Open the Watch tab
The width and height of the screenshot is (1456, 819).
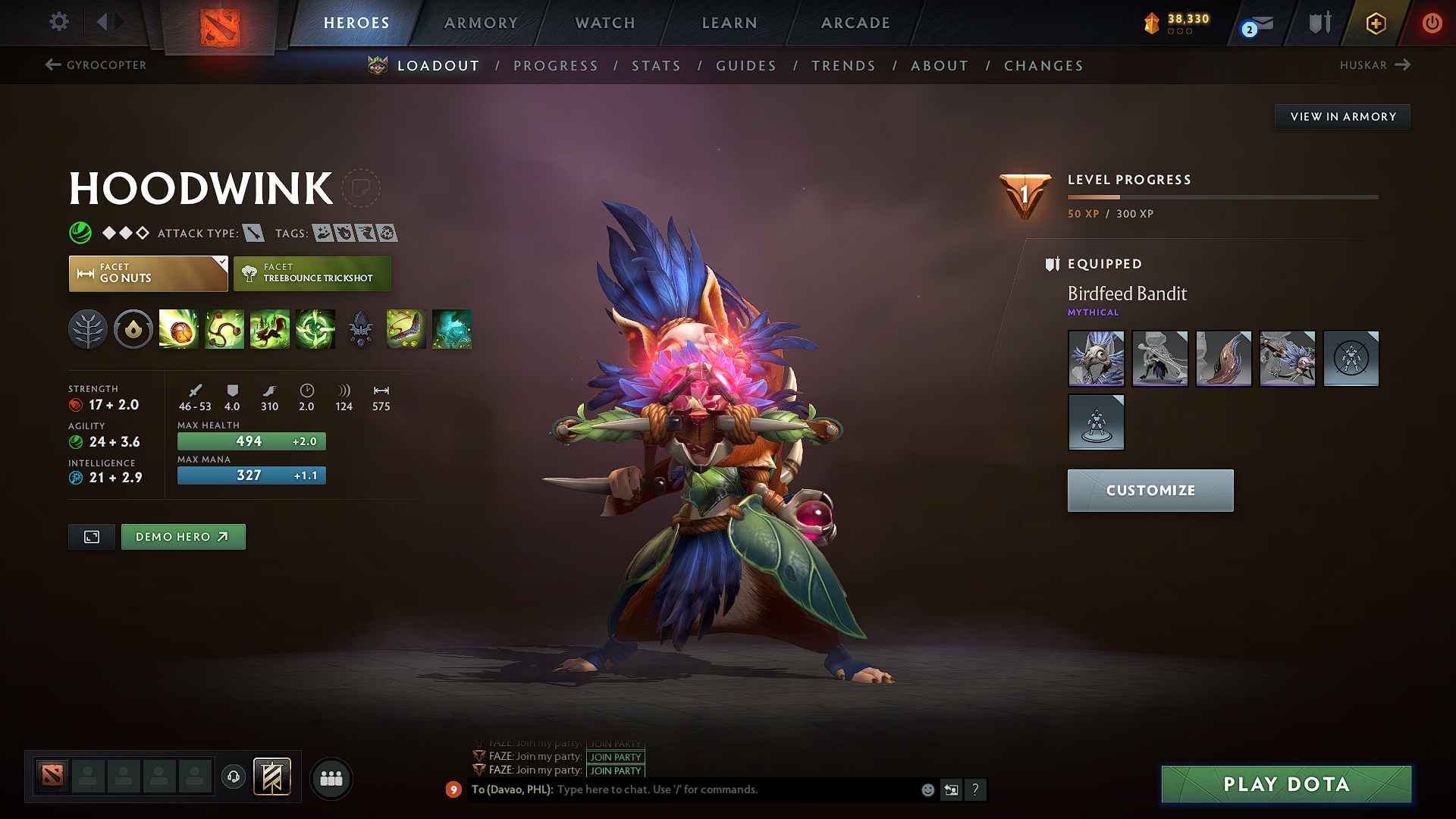point(605,23)
